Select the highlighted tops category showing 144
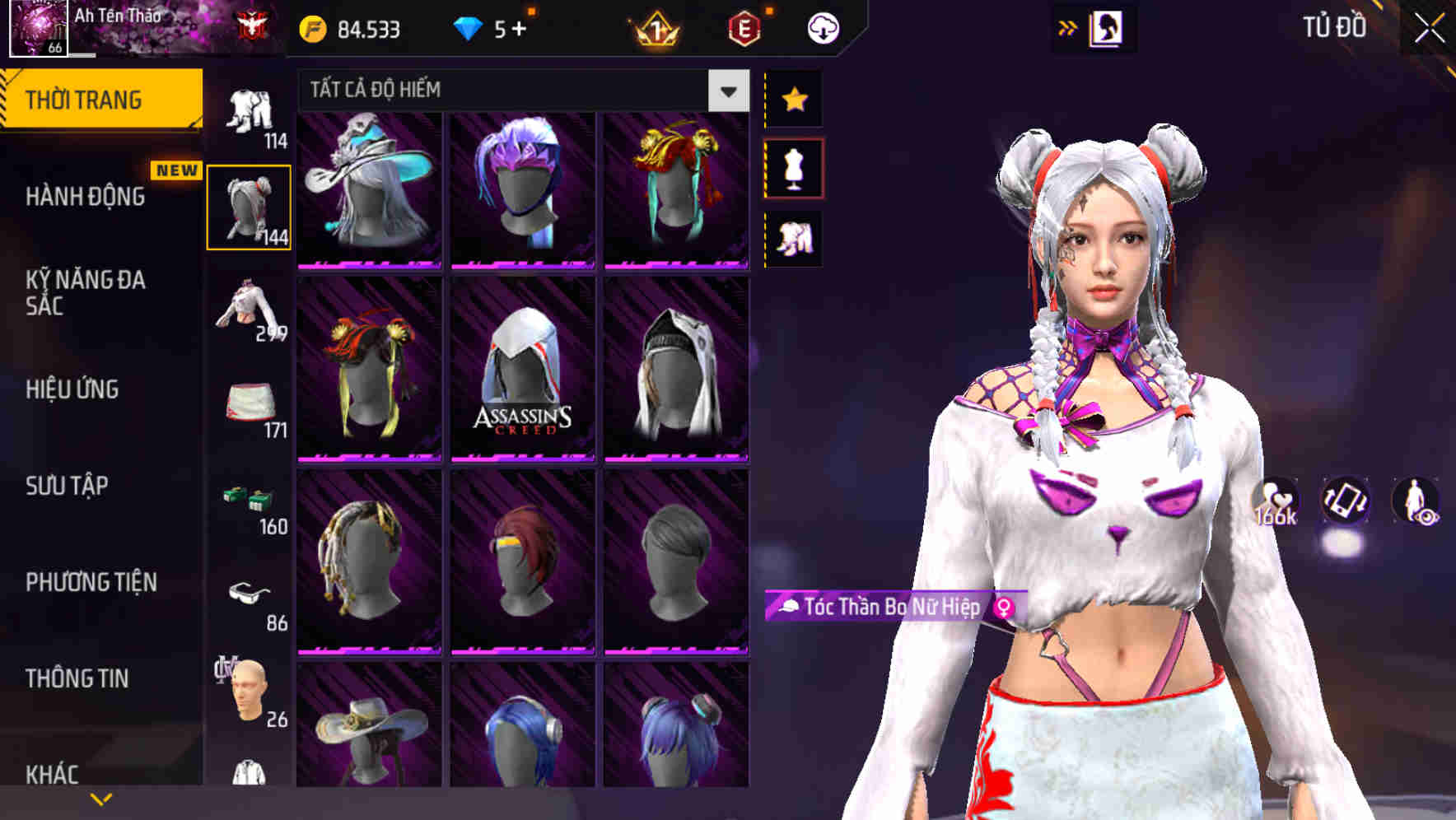 tap(250, 206)
